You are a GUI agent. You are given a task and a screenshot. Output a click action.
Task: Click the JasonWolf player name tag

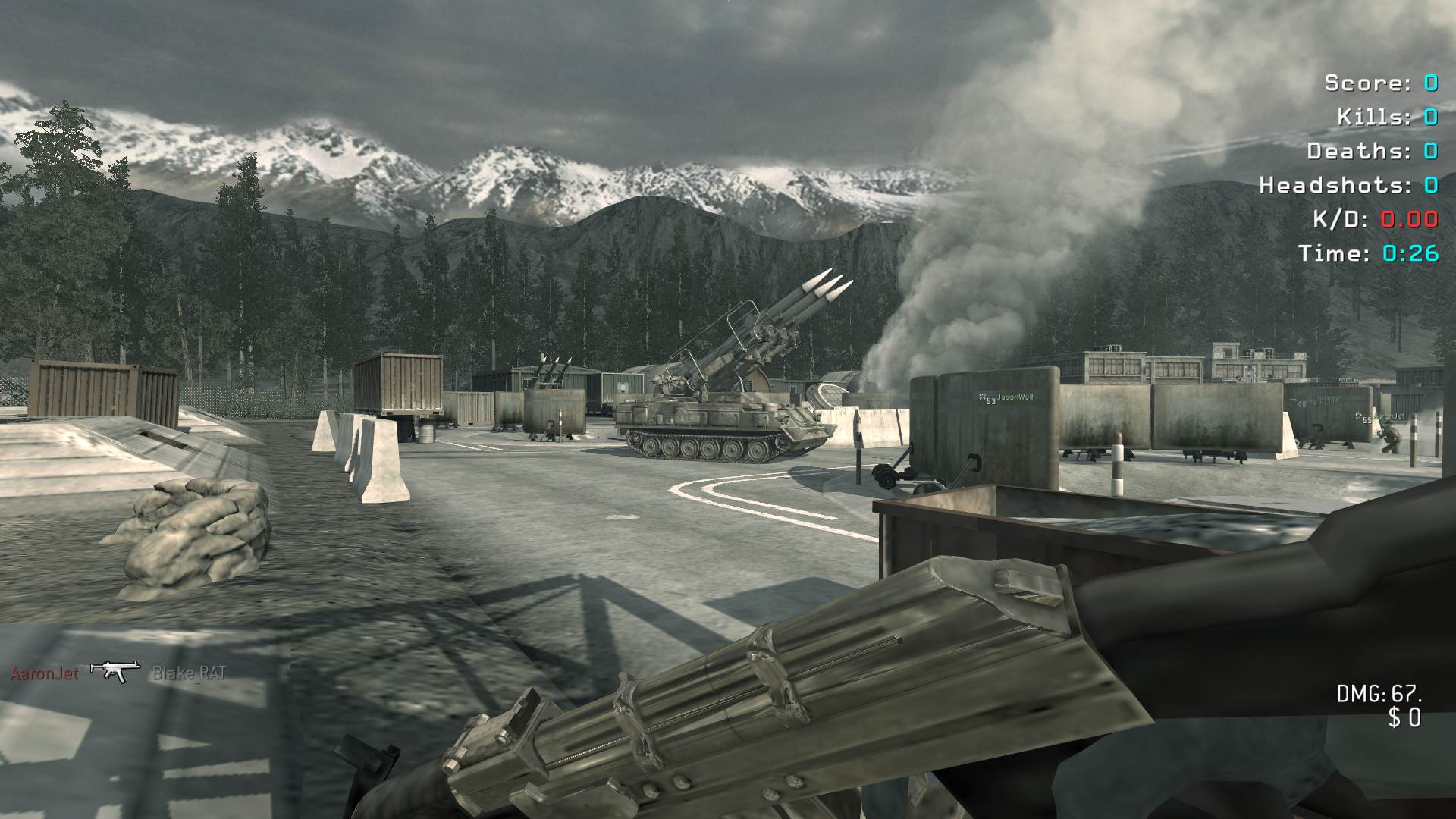pyautogui.click(x=1014, y=397)
